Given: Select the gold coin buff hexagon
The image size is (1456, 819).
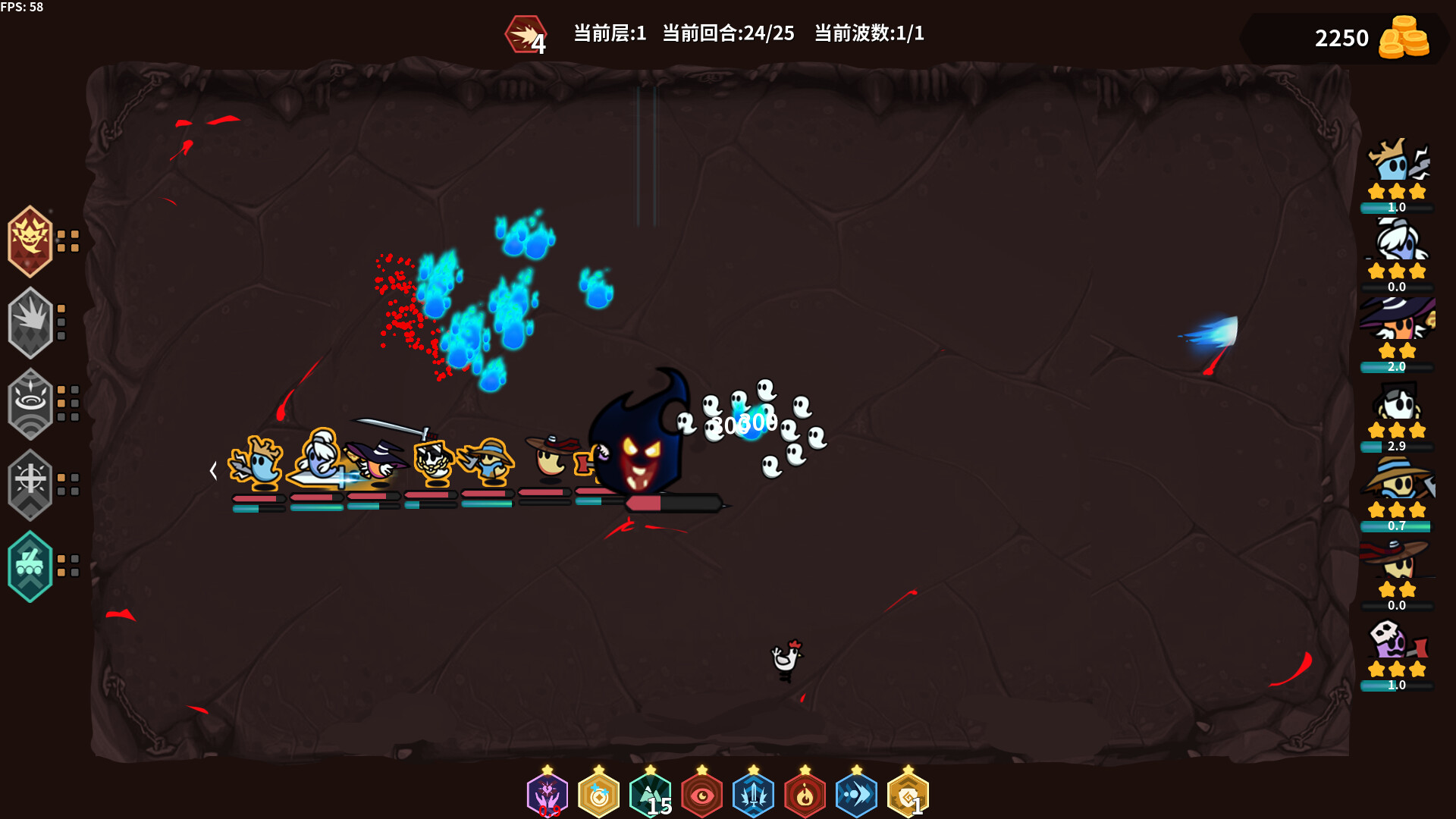Looking at the screenshot, I should click(599, 795).
